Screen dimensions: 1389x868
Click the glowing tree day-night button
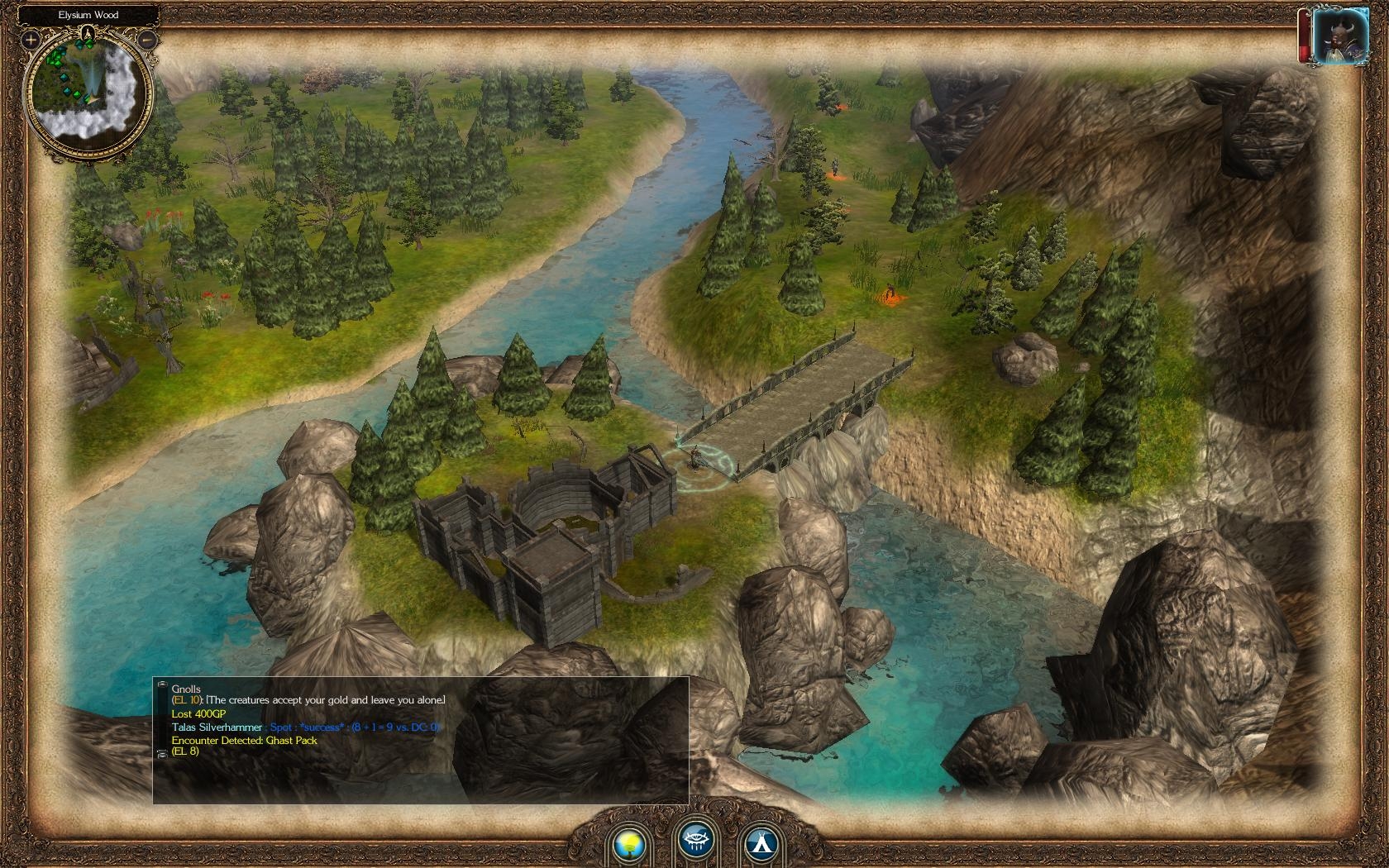629,842
